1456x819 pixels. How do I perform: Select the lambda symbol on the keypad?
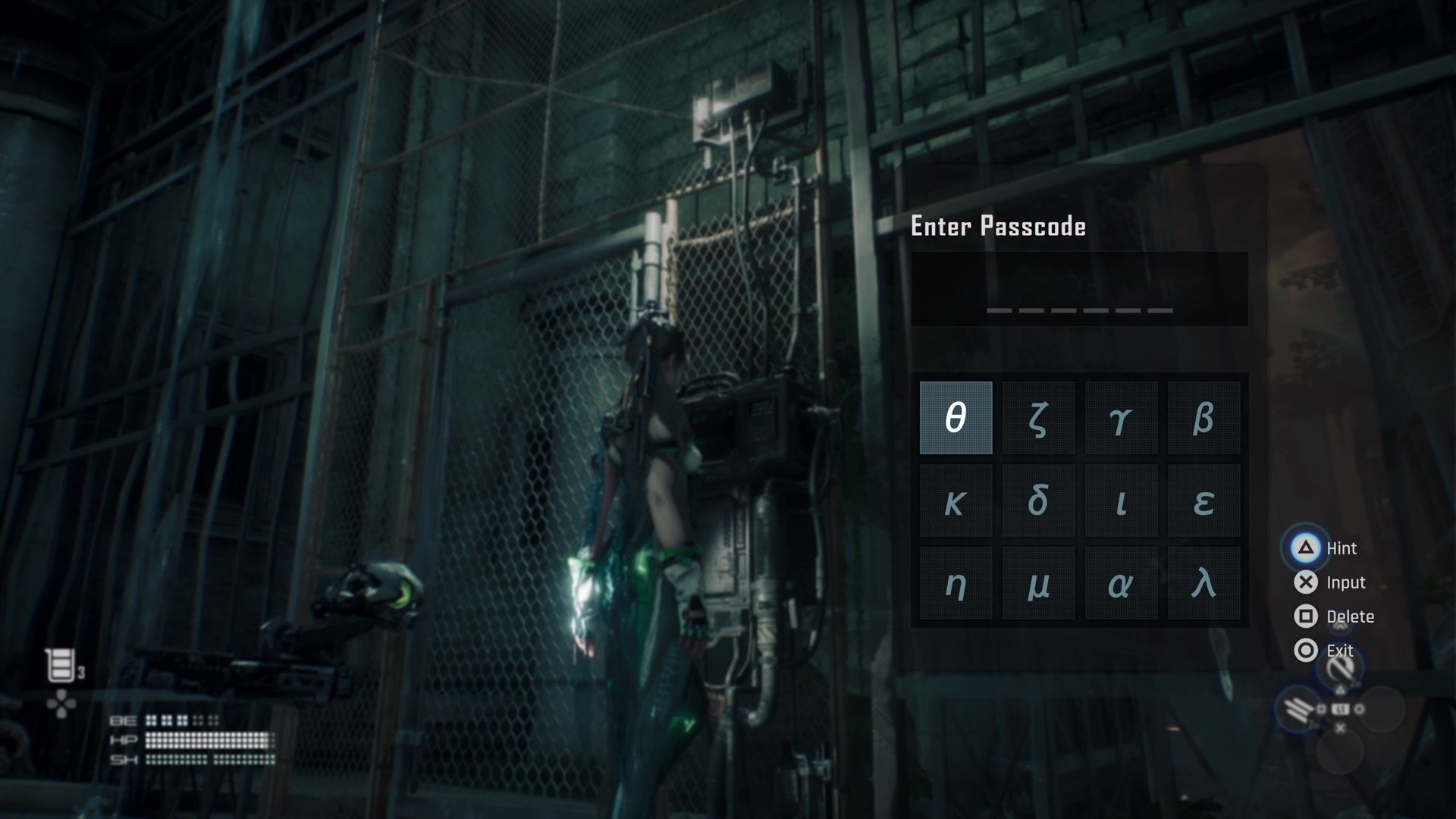click(1203, 583)
